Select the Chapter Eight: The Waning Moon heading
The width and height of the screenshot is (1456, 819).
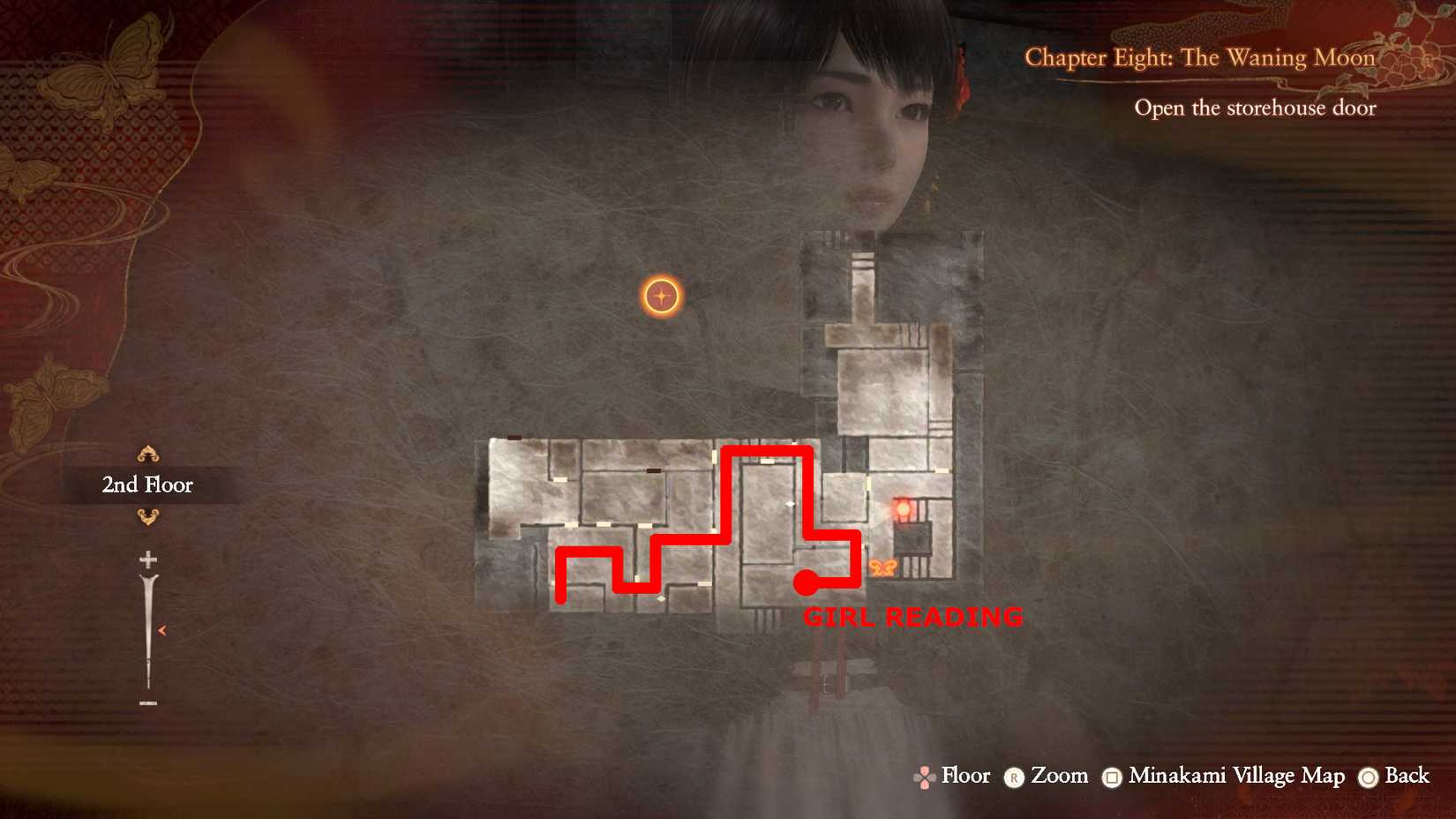[x=1200, y=57]
